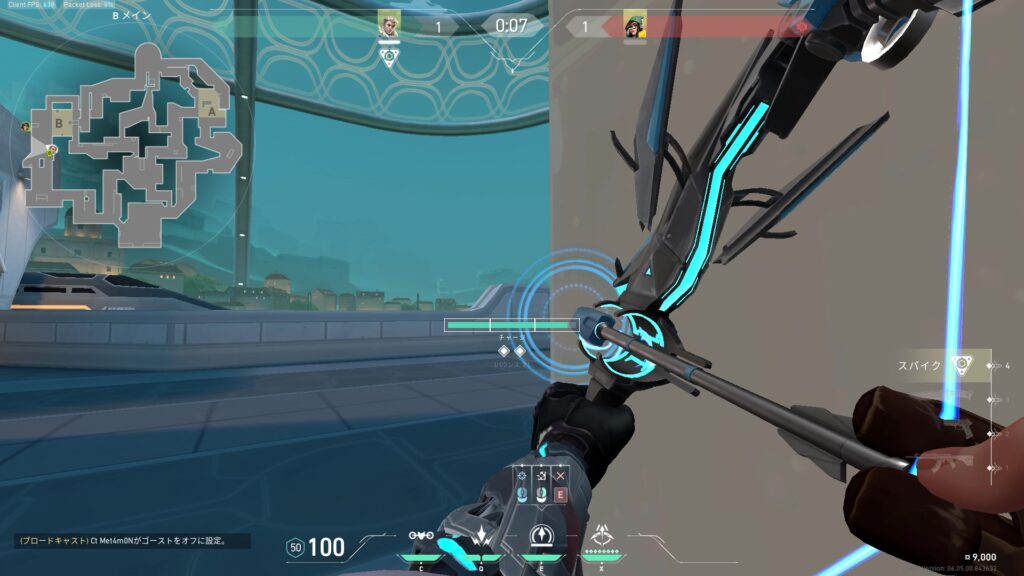Select the green-hooded agent portrait on the red team
Viewport: 1024px width, 576px height.
point(634,24)
